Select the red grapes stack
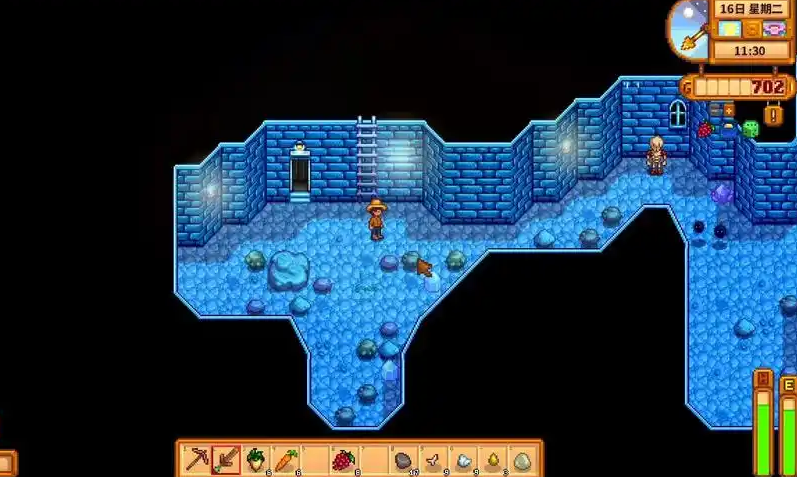This screenshot has height=477, width=797. (343, 460)
